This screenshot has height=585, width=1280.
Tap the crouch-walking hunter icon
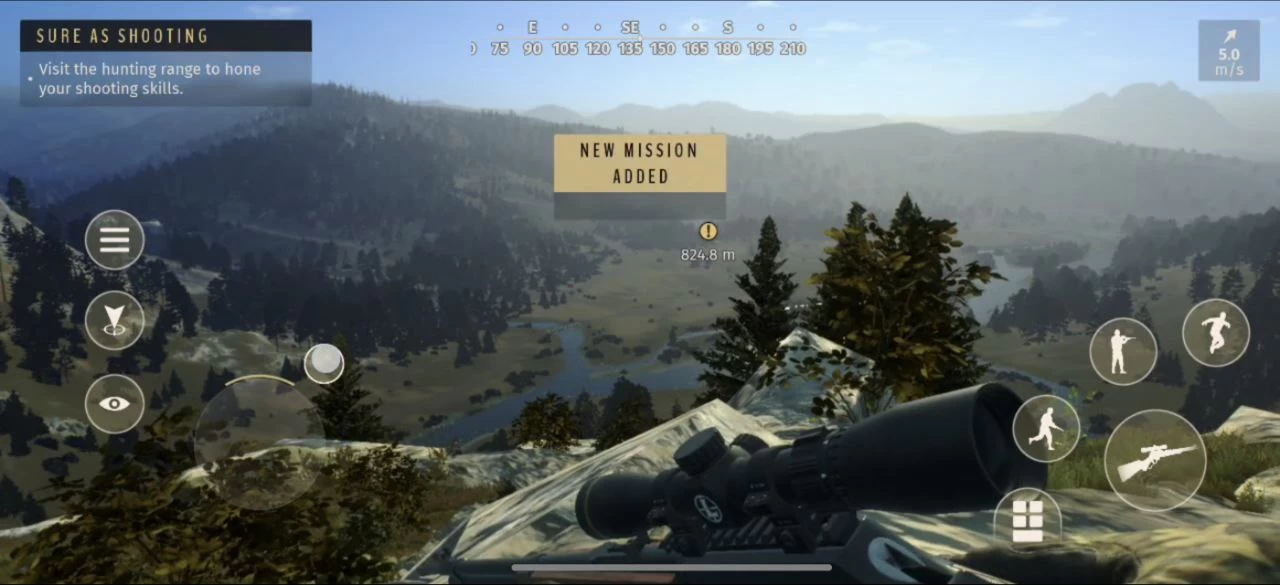coord(1046,429)
